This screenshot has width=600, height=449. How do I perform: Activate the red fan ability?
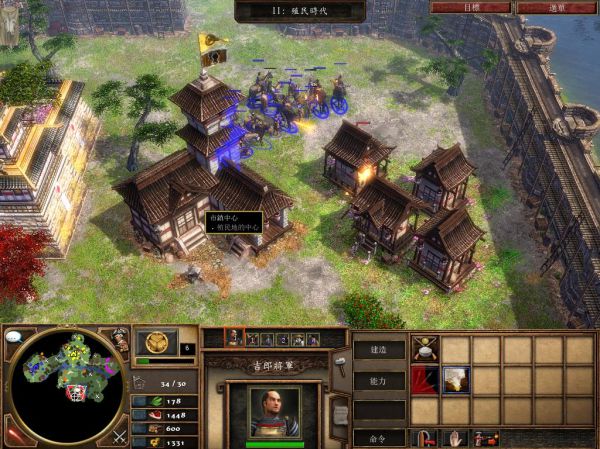[426, 380]
